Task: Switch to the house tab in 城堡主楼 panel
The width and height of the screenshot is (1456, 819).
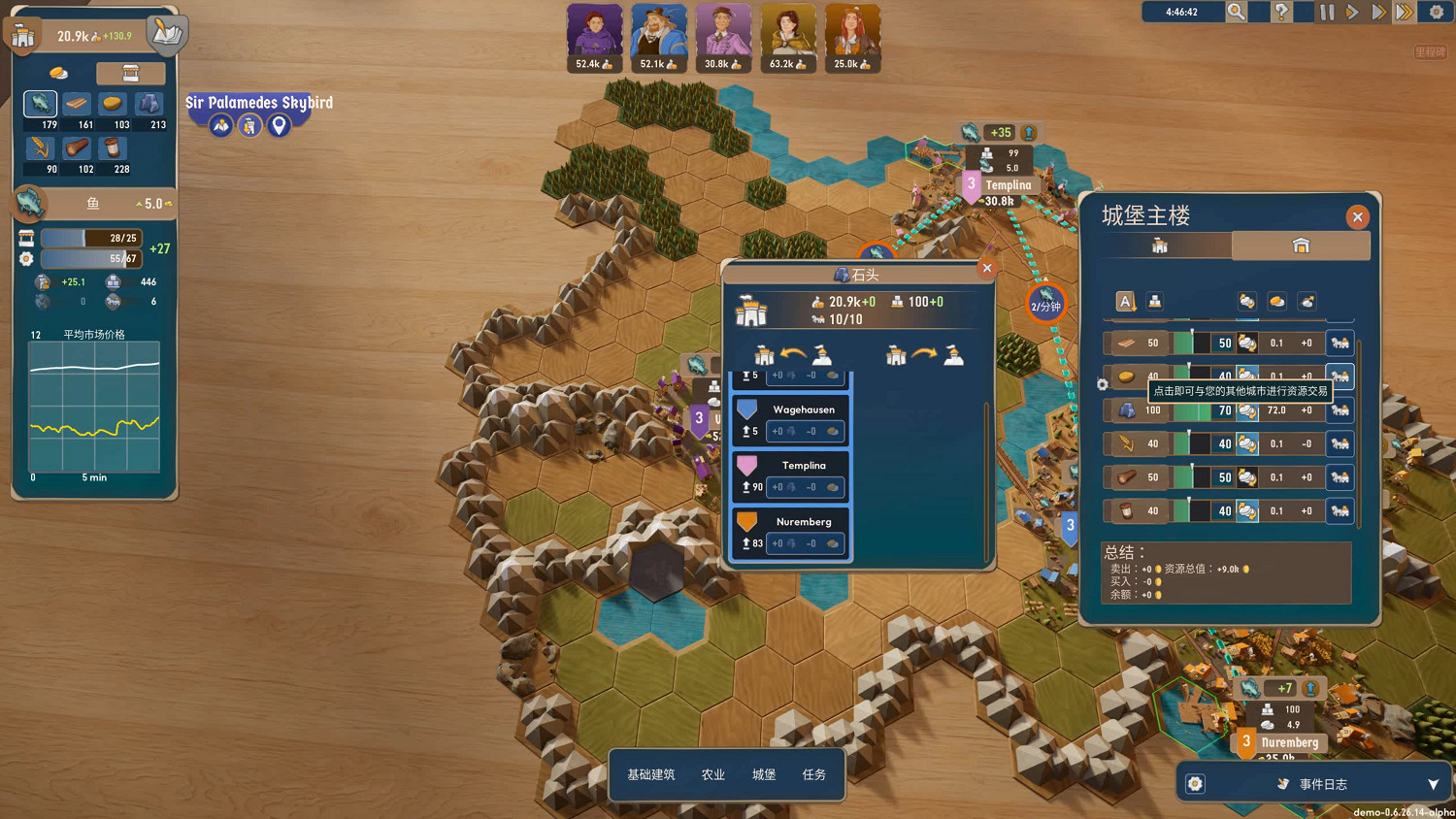Action: 1302,246
